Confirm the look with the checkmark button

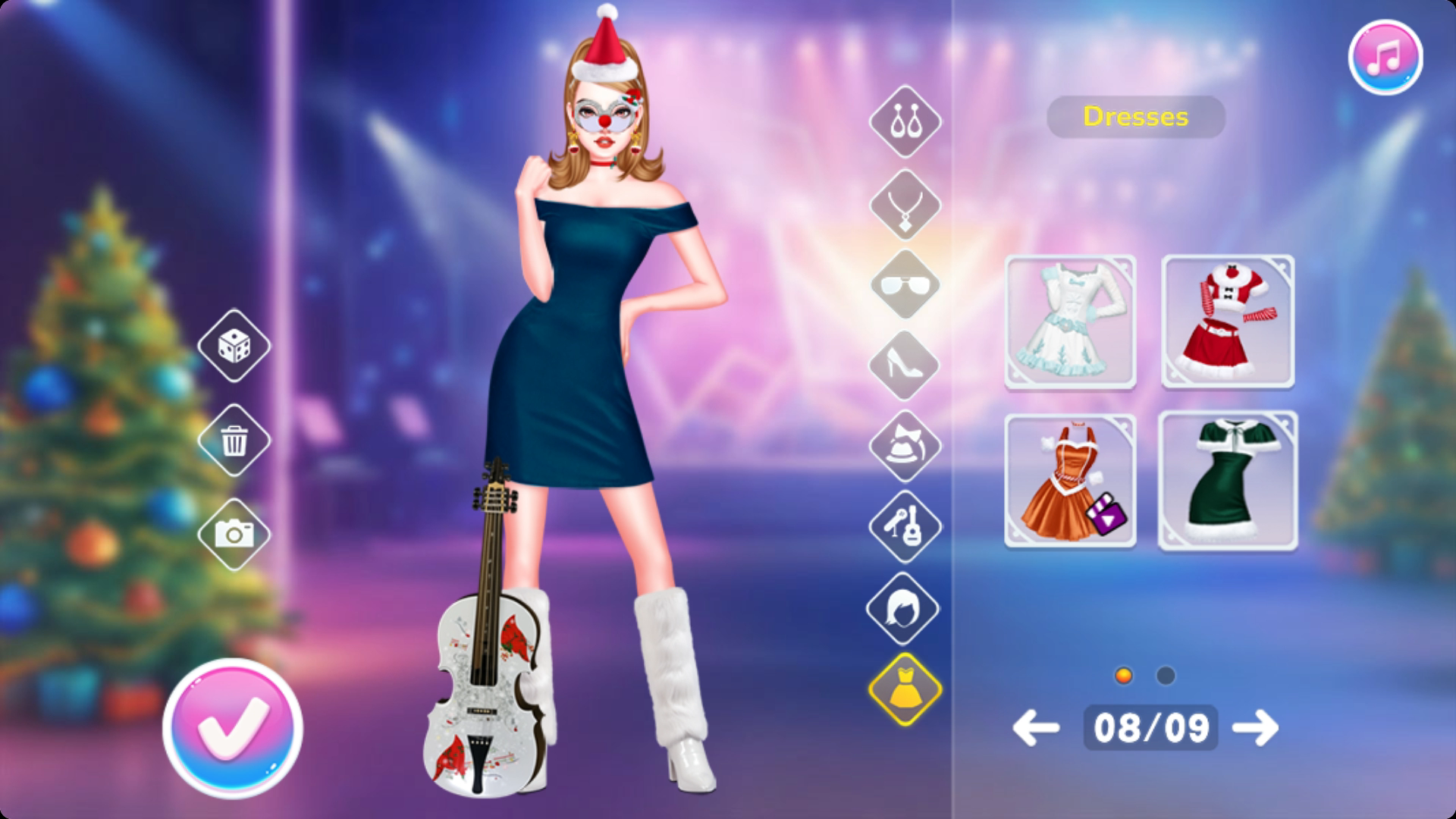tap(233, 728)
